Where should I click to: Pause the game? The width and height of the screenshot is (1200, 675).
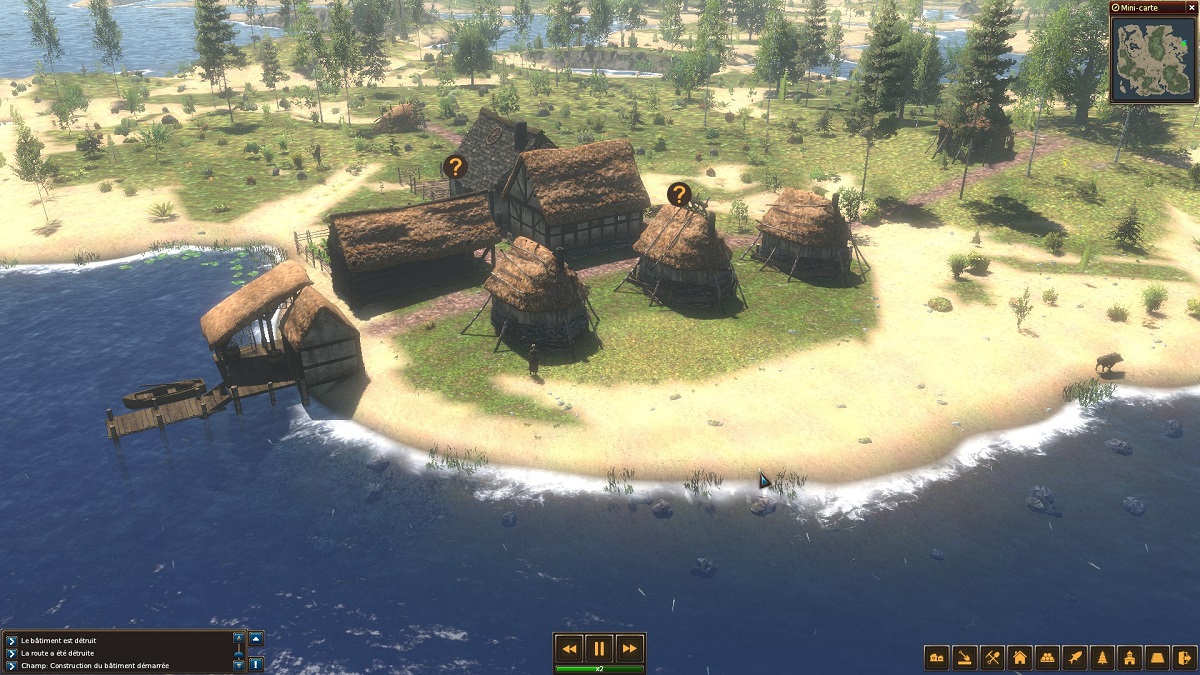(x=598, y=648)
